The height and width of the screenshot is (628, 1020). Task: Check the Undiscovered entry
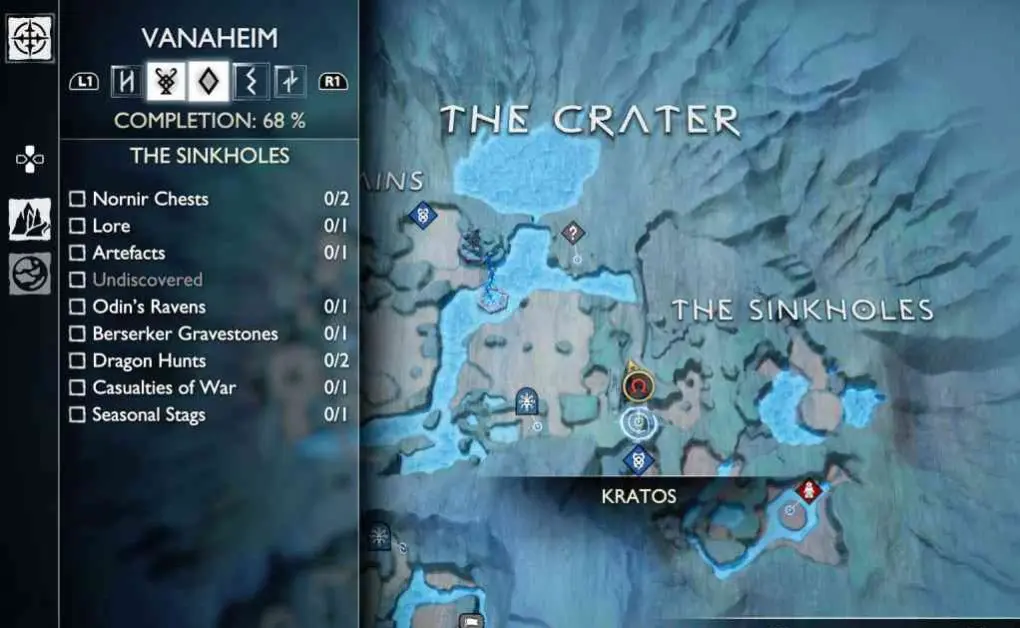click(77, 280)
